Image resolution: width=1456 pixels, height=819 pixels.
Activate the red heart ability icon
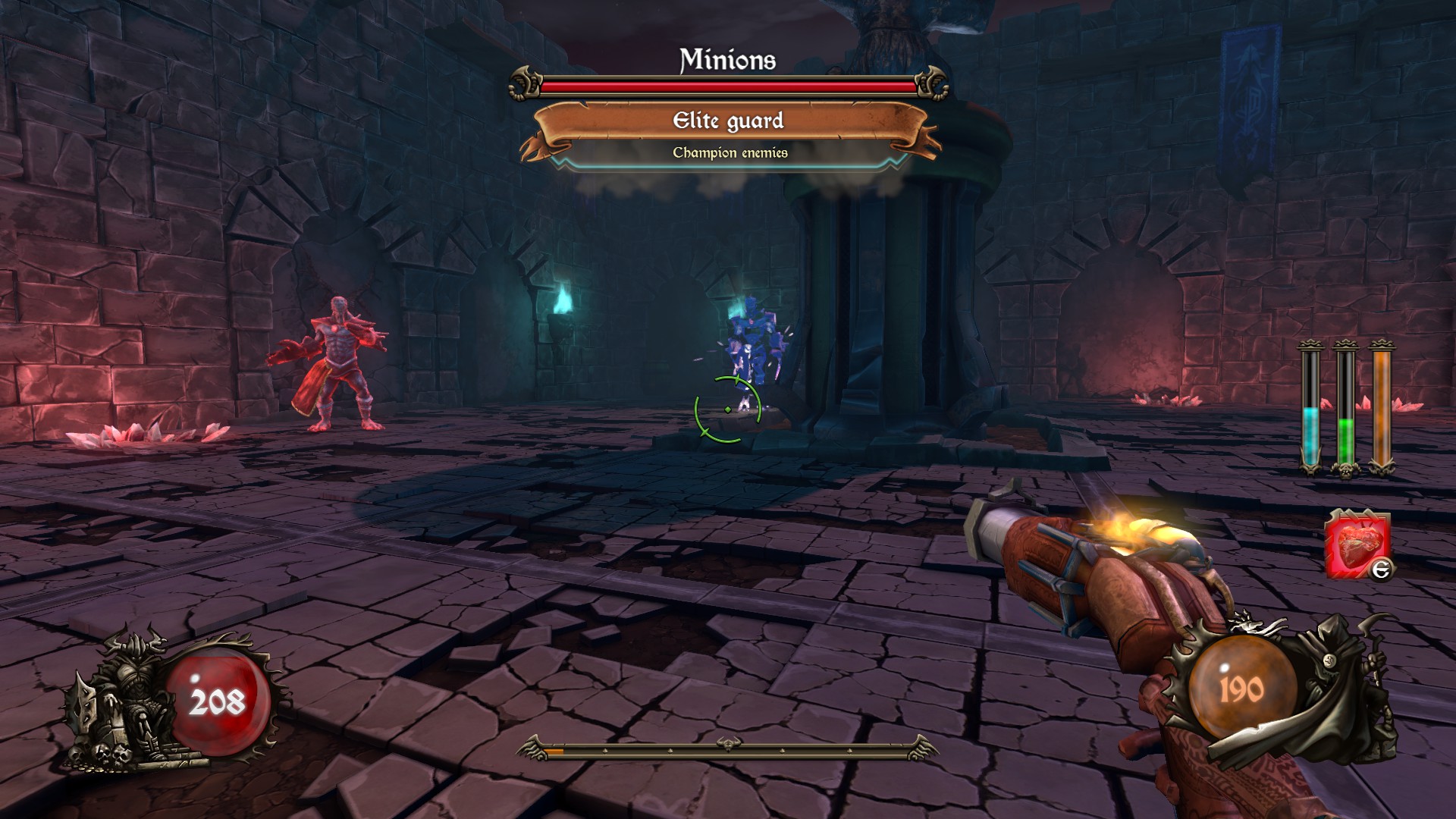pos(1357,544)
